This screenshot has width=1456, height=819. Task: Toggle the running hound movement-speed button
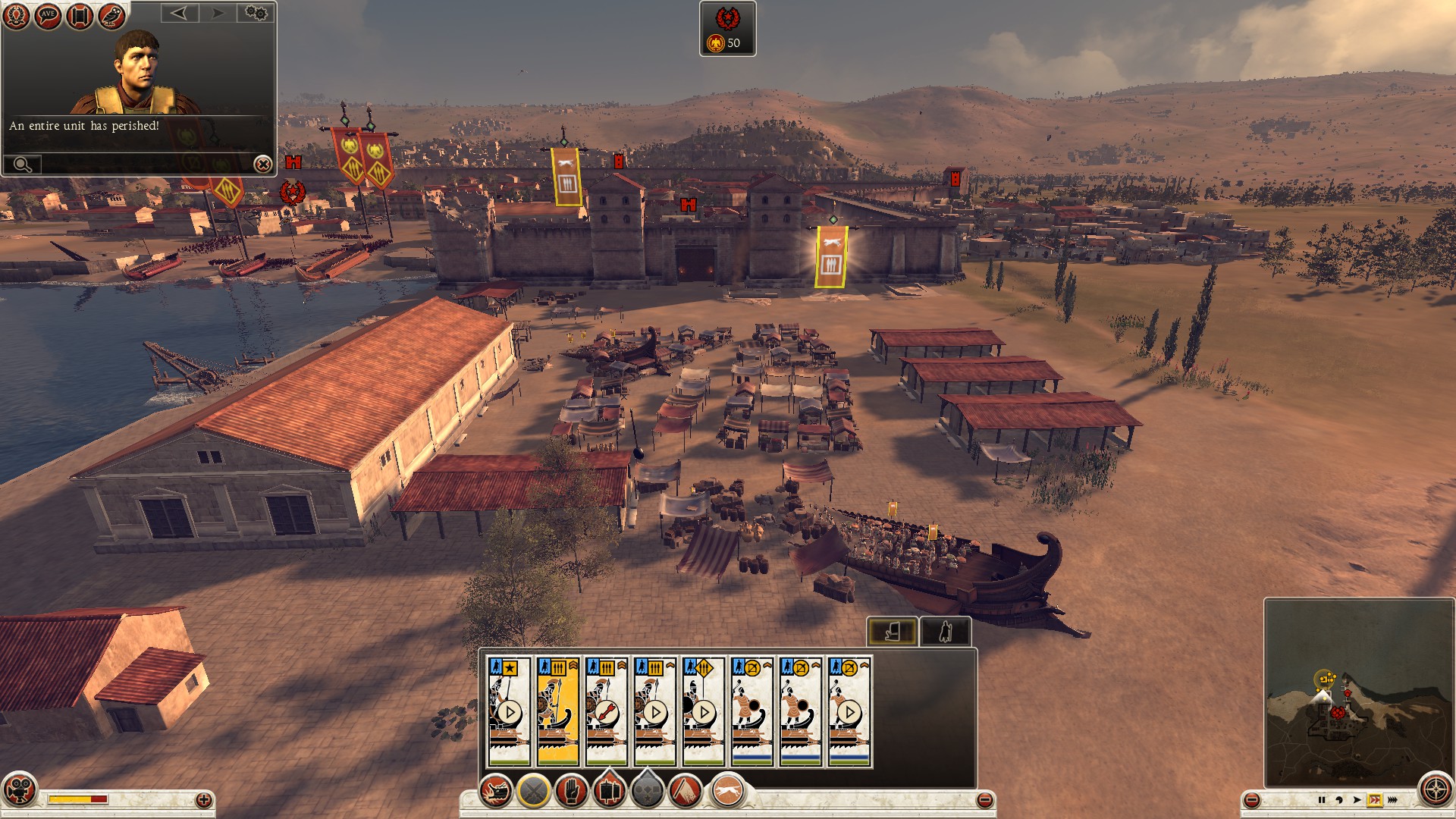click(x=728, y=792)
